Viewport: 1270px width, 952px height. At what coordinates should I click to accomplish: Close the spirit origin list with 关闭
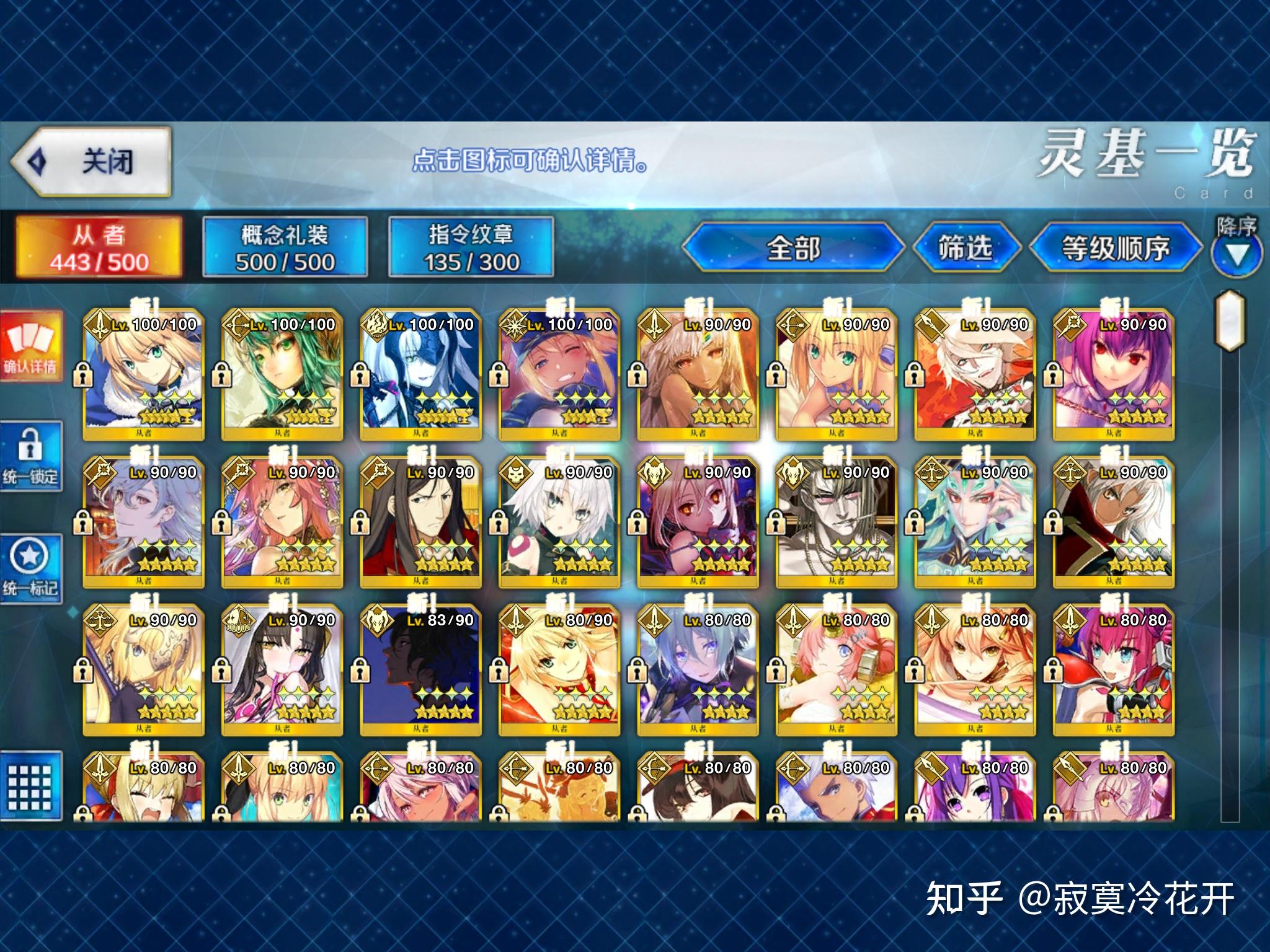point(91,162)
